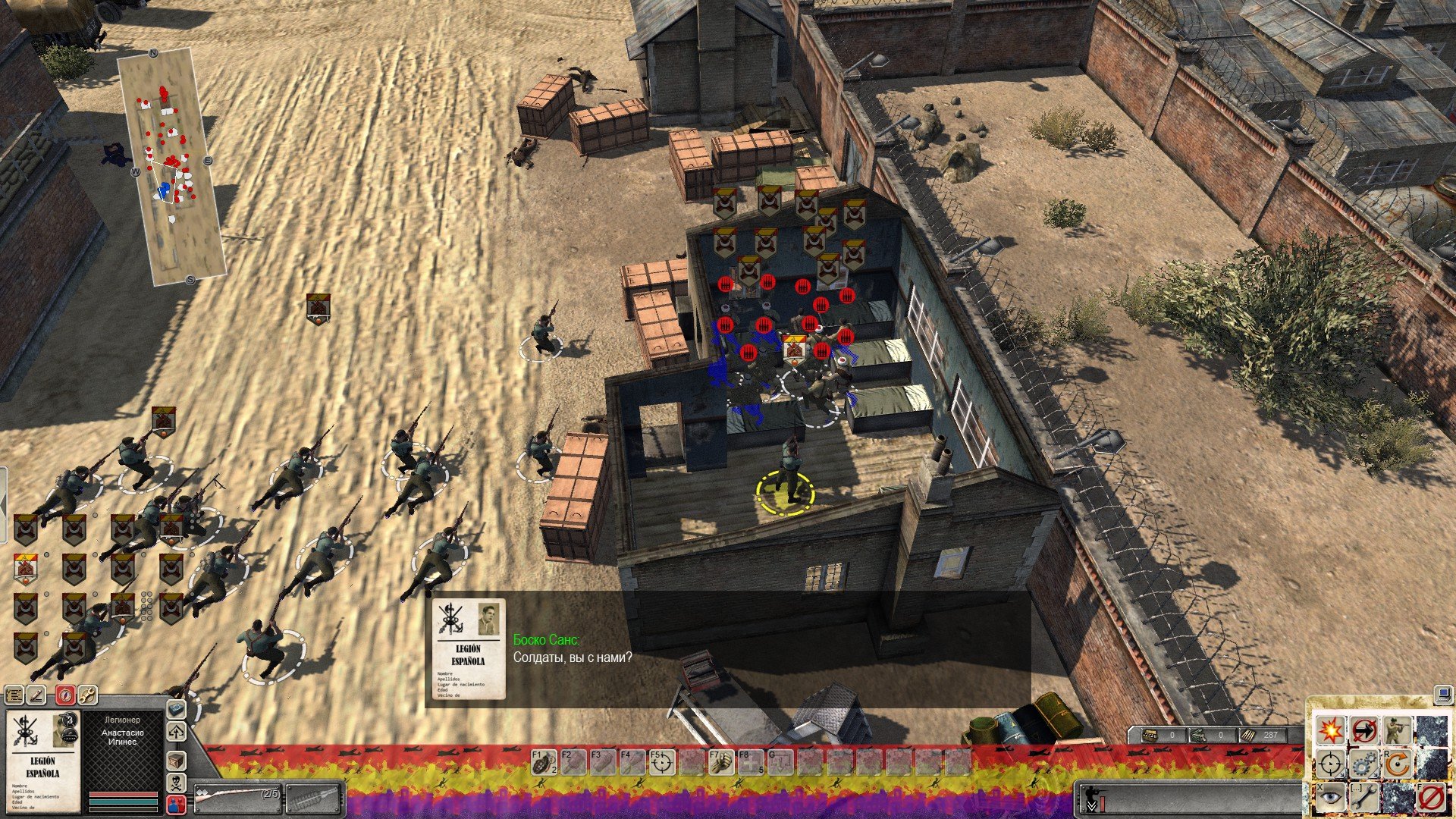Toggle the eye visibility command
The width and height of the screenshot is (1456, 819).
tap(1330, 797)
